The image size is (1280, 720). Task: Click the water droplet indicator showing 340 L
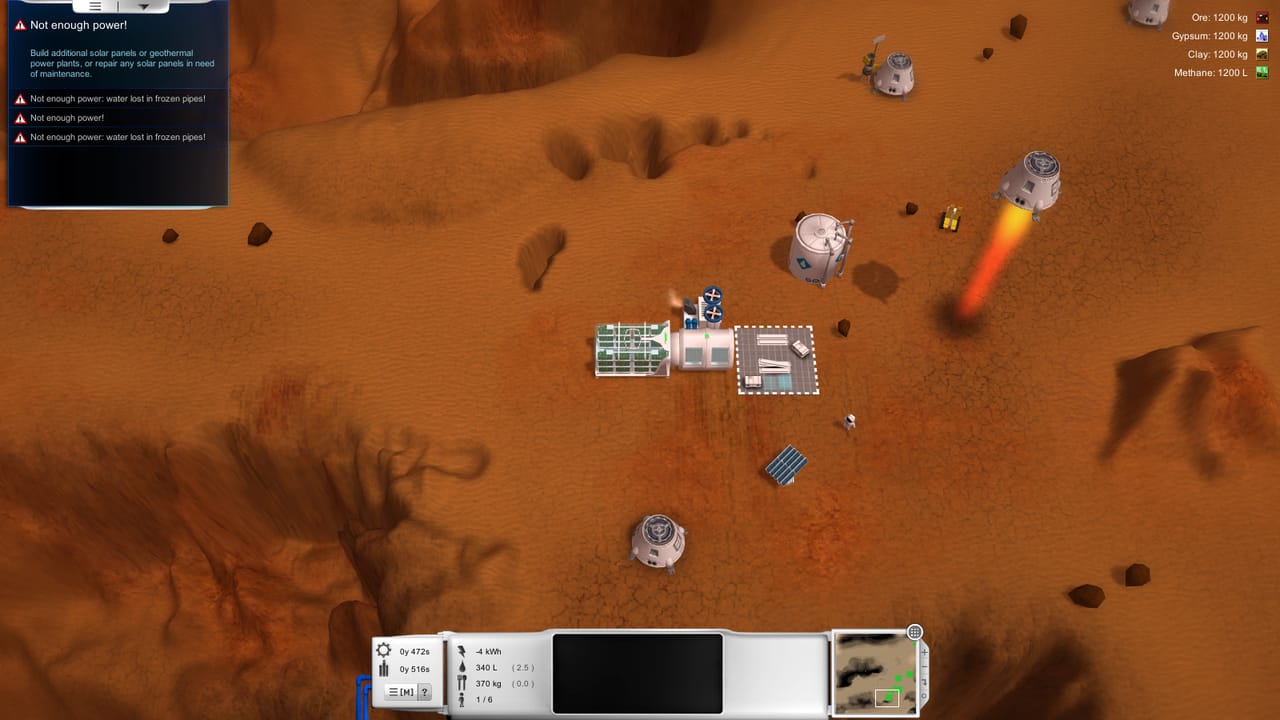pyautogui.click(x=461, y=666)
